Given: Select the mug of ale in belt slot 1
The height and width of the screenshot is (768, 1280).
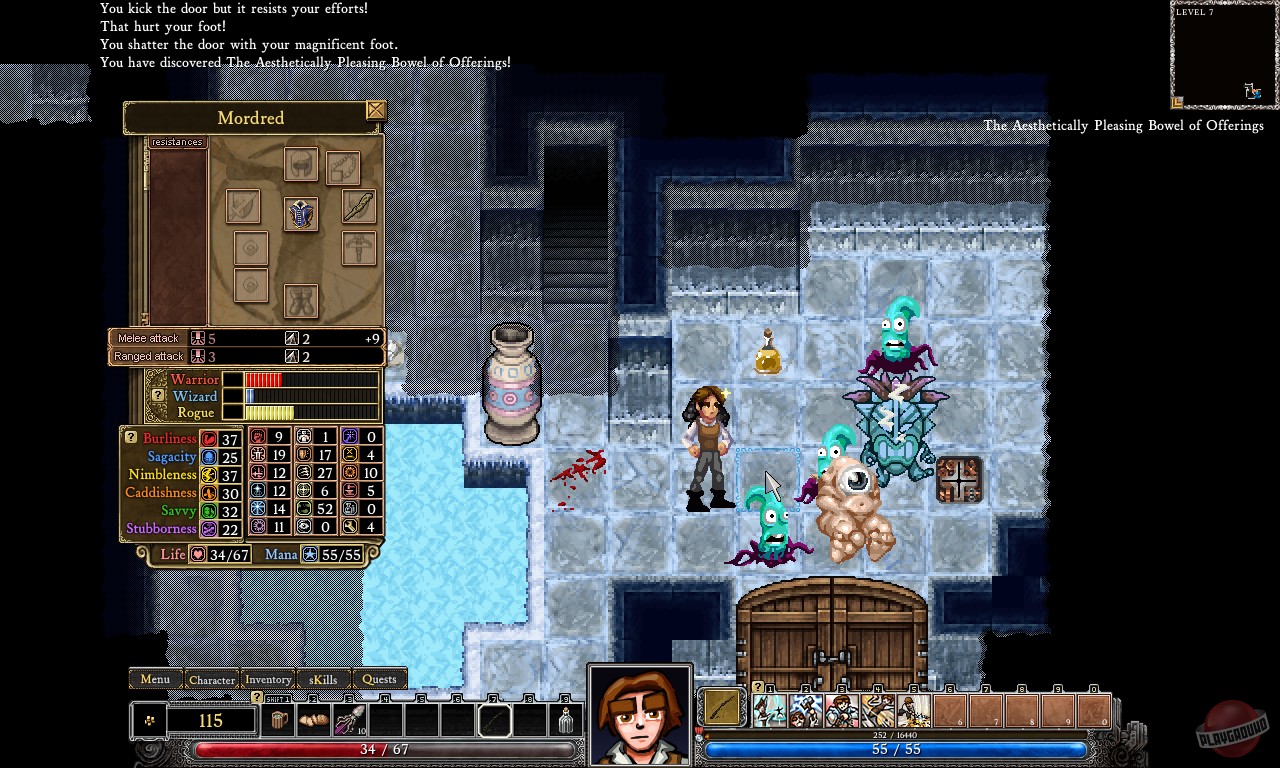Looking at the screenshot, I should [x=280, y=720].
